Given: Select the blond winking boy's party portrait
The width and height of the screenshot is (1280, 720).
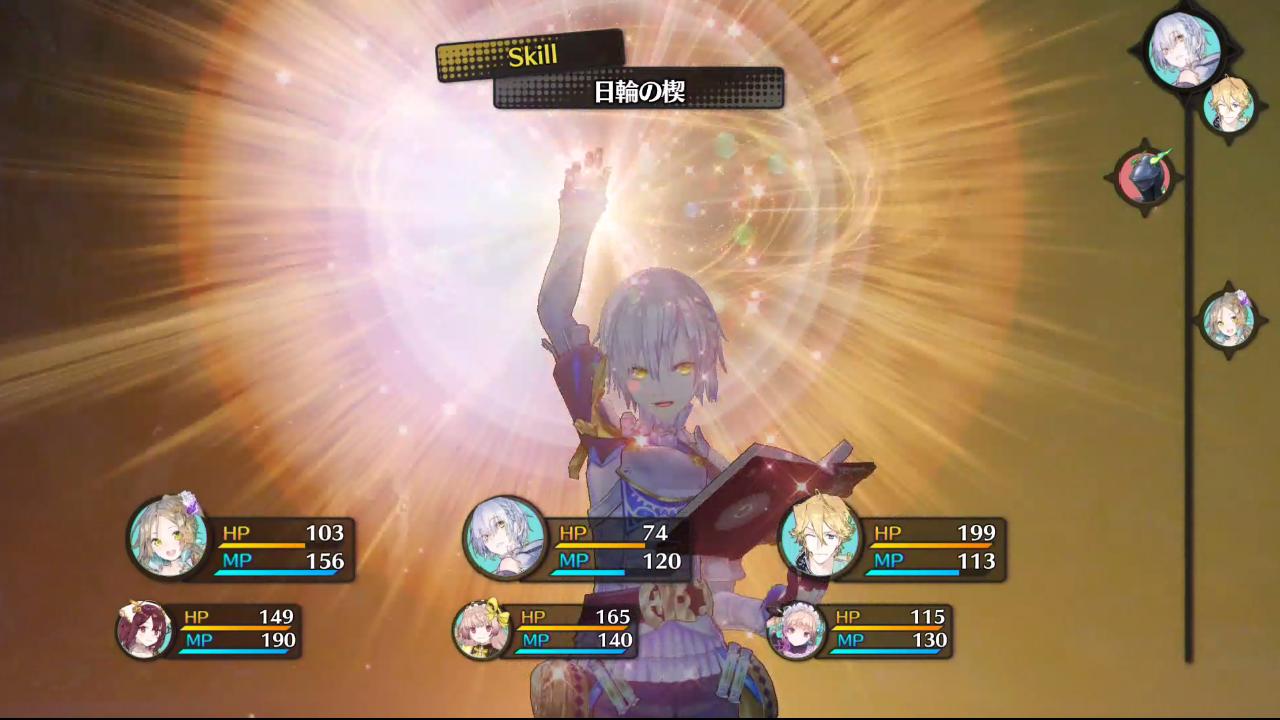Looking at the screenshot, I should (820, 537).
